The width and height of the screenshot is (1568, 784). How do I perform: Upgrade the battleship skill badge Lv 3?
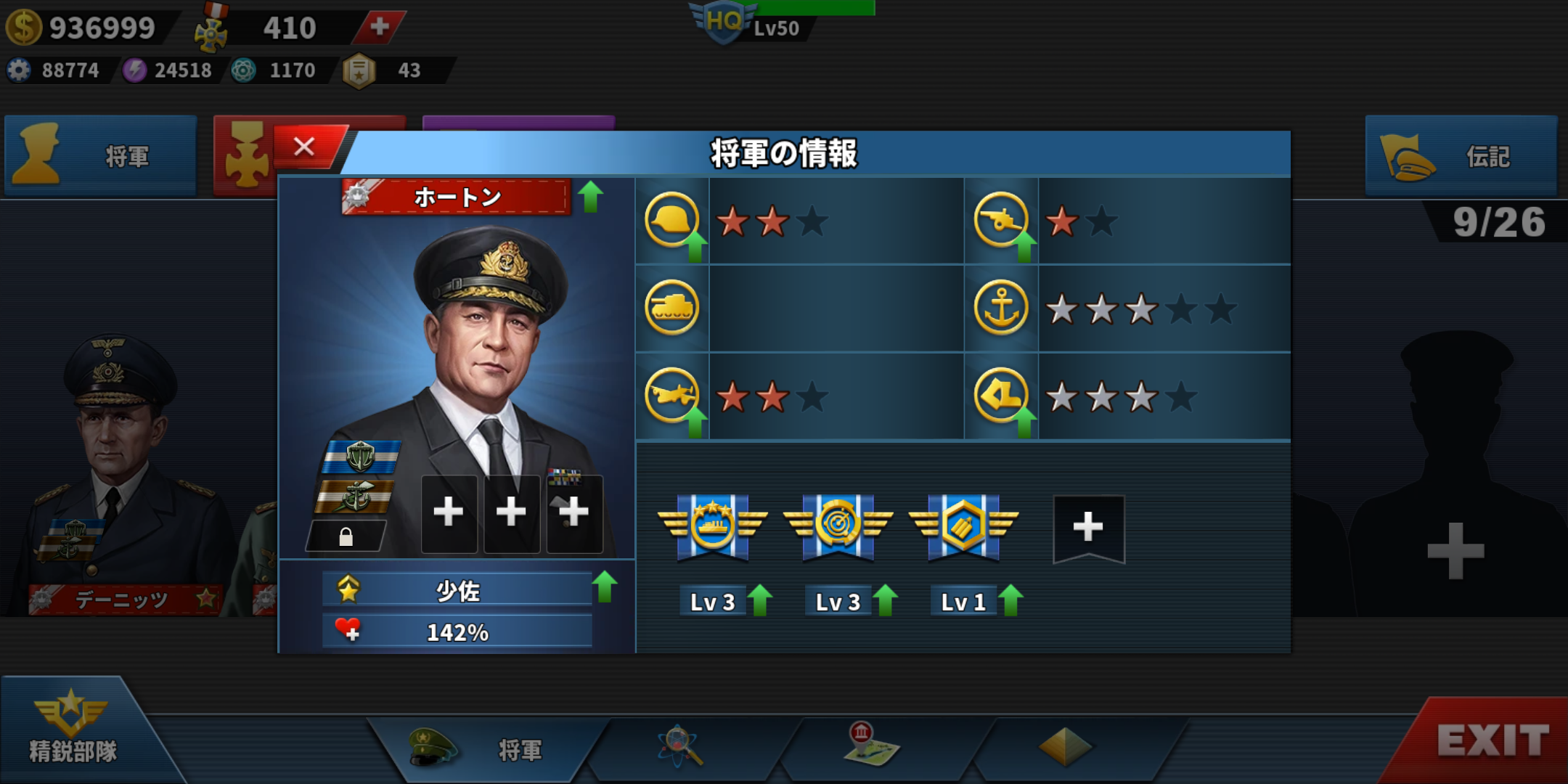coord(759,601)
